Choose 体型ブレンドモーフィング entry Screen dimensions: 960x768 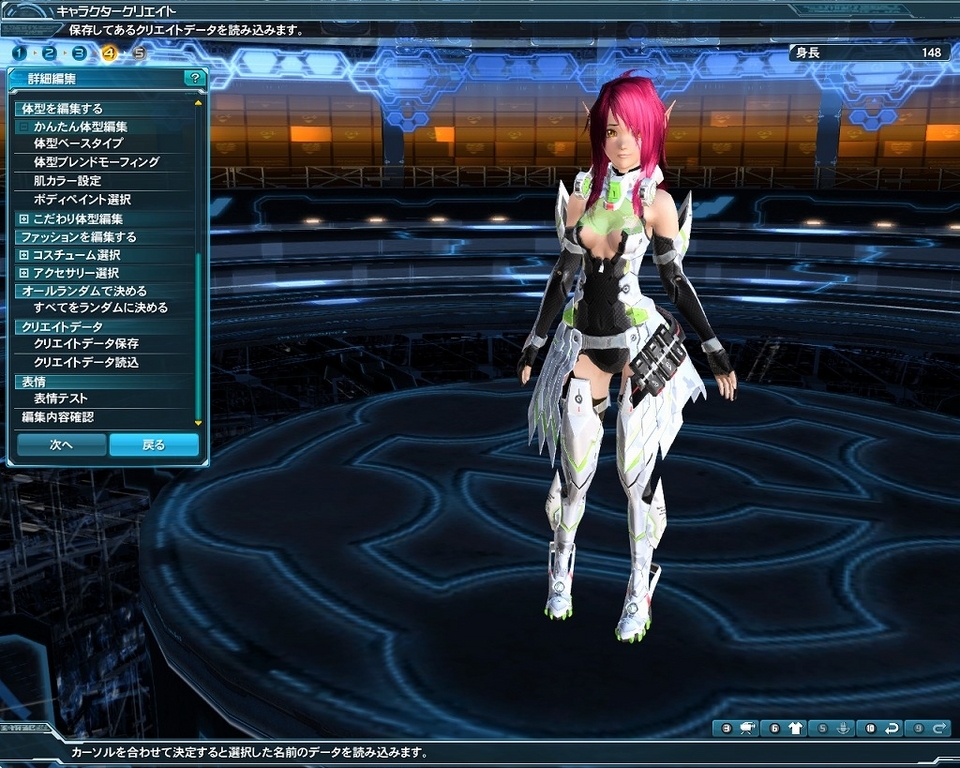96,162
